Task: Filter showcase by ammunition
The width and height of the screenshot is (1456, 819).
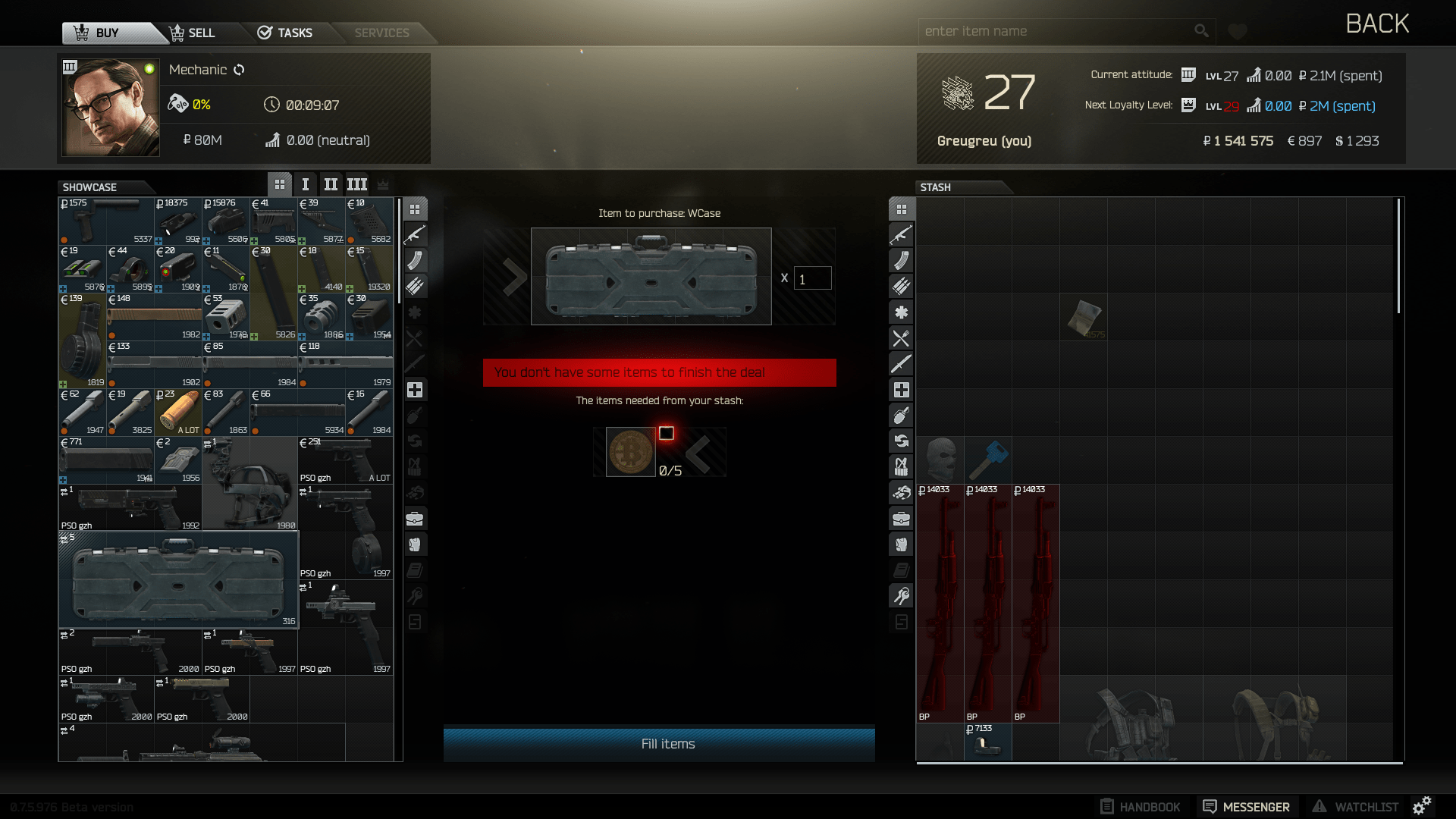Action: [415, 286]
